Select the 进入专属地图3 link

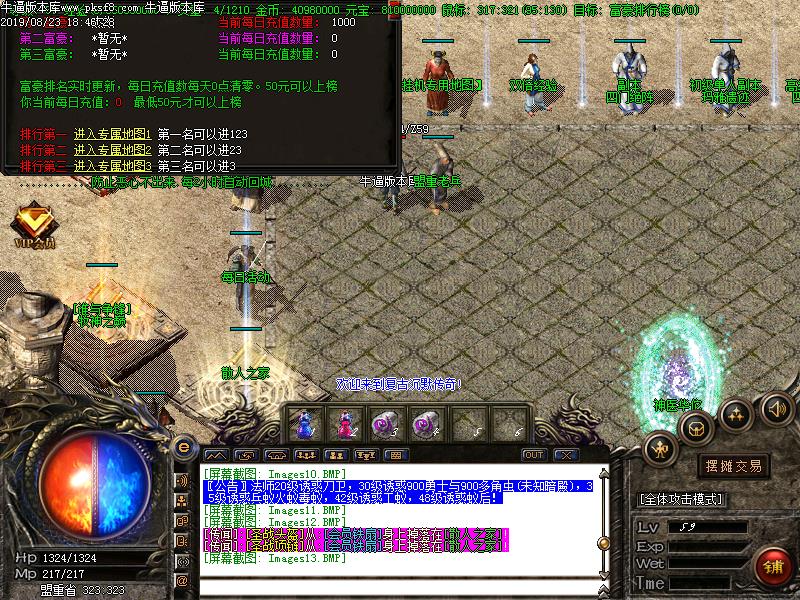point(111,165)
